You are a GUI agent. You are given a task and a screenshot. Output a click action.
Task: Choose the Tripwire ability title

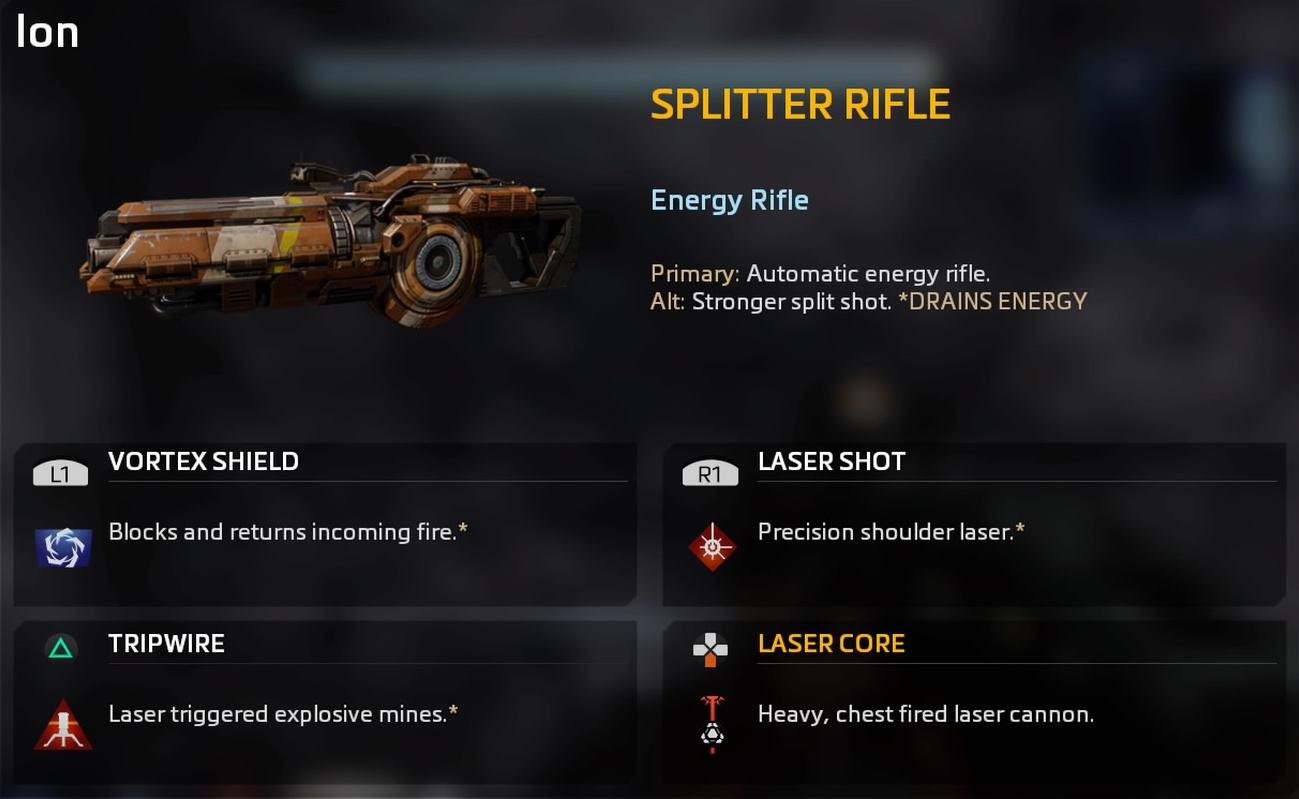pos(166,643)
